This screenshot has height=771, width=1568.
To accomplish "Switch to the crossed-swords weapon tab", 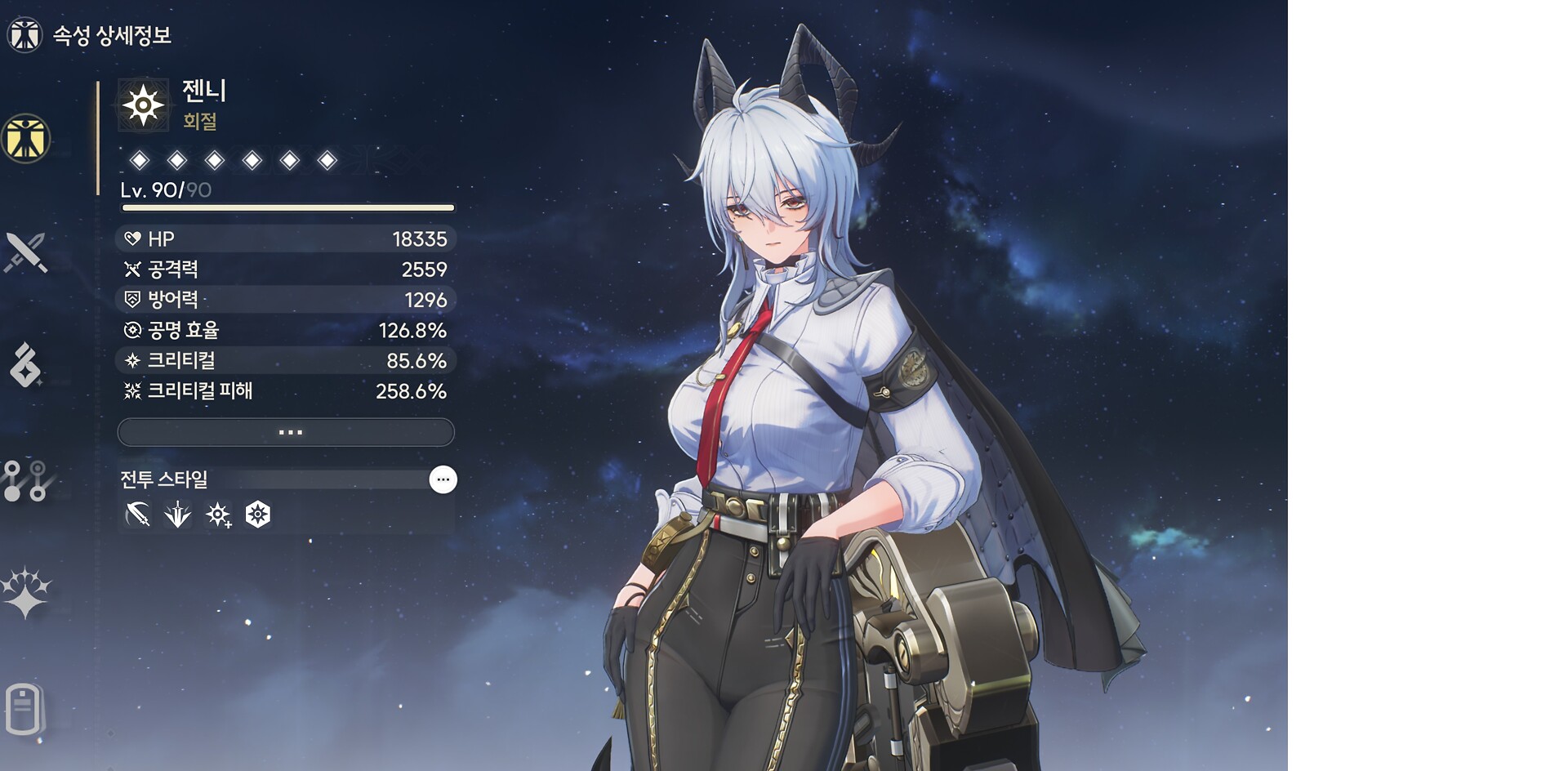I will point(26,252).
